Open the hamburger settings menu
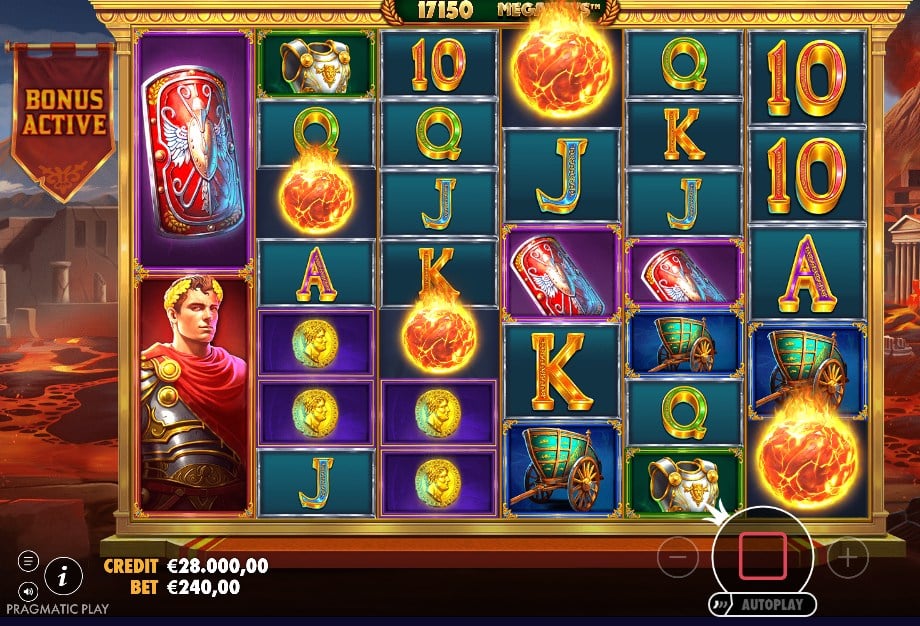This screenshot has width=920, height=626. click(28, 562)
